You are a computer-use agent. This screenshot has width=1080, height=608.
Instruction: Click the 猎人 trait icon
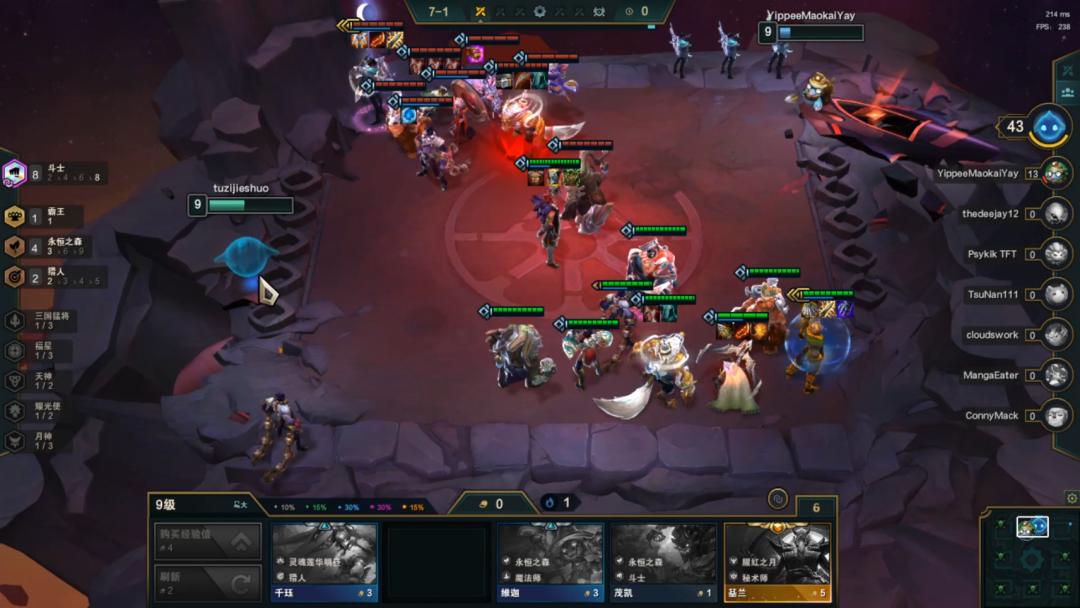pyautogui.click(x=15, y=277)
